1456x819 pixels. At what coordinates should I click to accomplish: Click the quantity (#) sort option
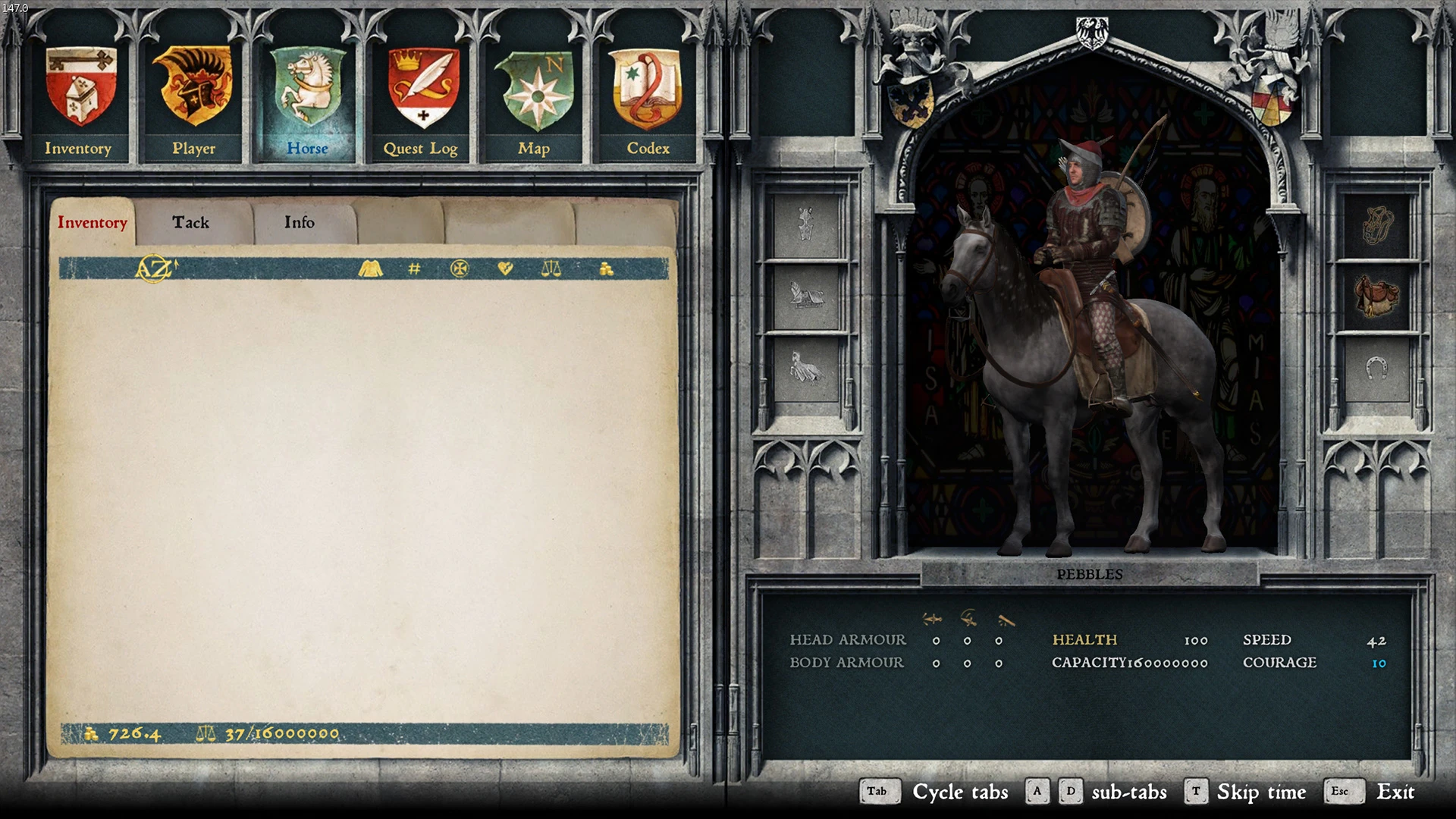click(x=413, y=269)
